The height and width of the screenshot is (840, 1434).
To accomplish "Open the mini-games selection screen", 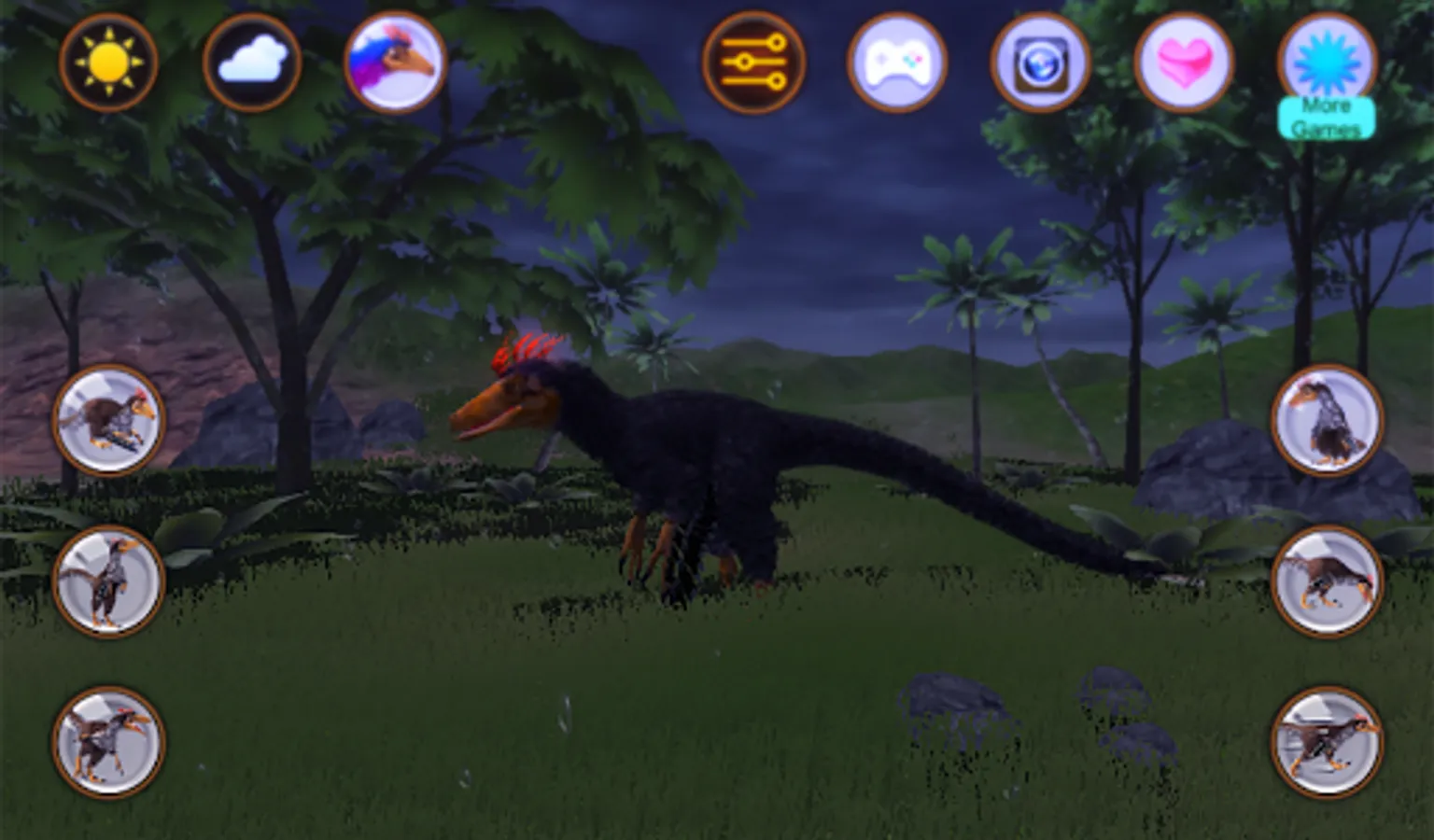I will coord(898,63).
